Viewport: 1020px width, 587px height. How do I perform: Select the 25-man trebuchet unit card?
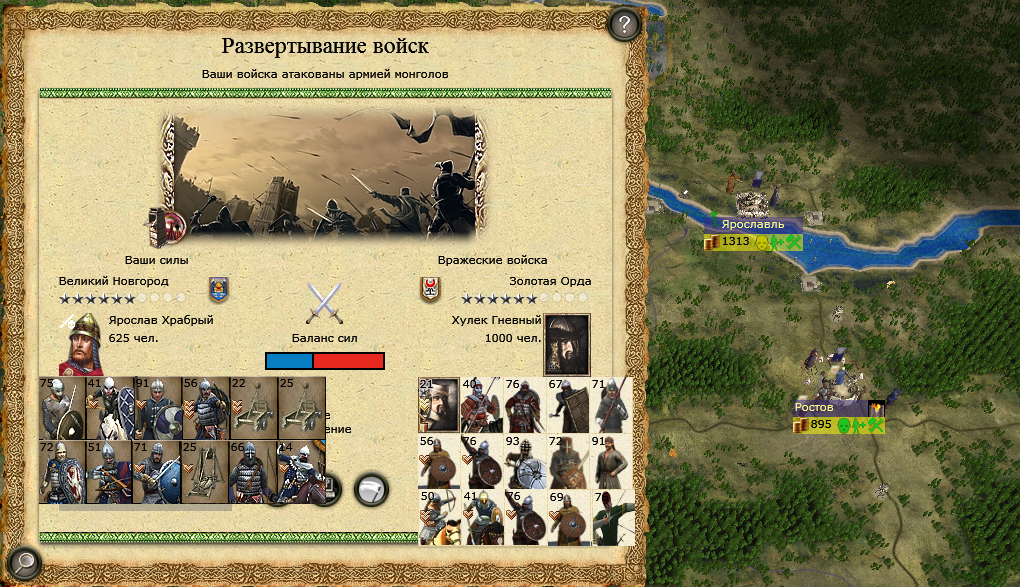click(x=206, y=472)
